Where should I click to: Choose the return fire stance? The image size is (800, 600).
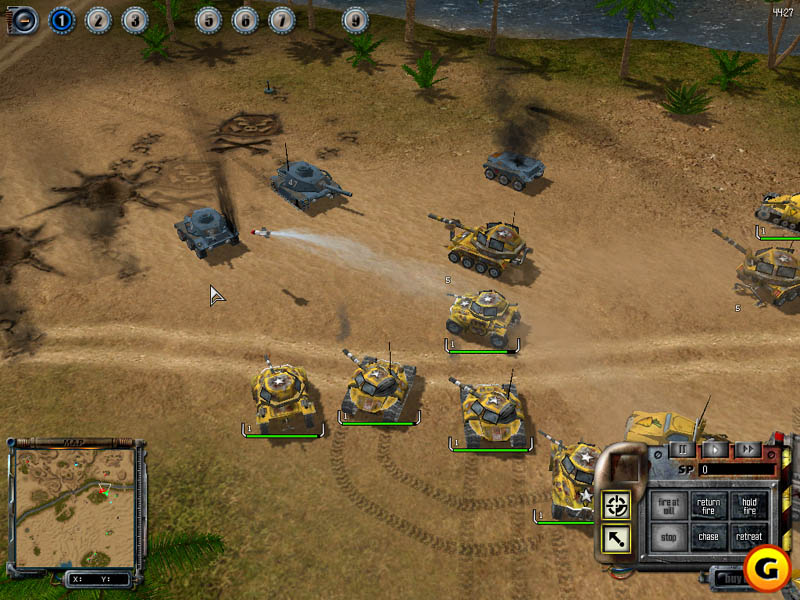708,506
